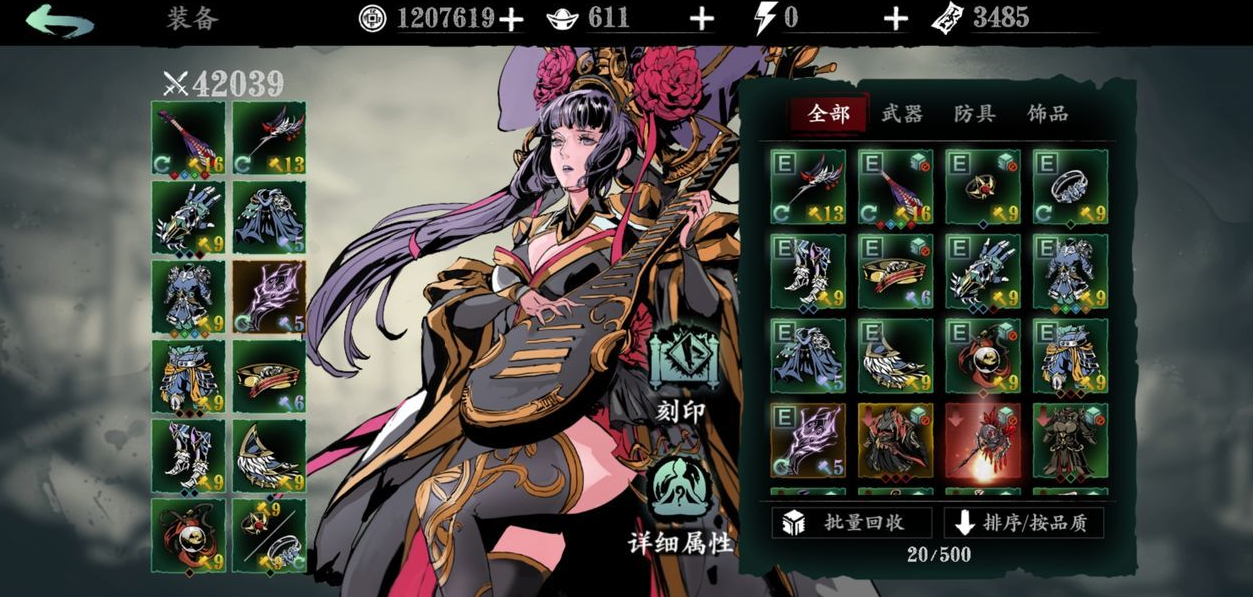
Task: Select the gold ruby ring in inventory
Action: [x=983, y=186]
